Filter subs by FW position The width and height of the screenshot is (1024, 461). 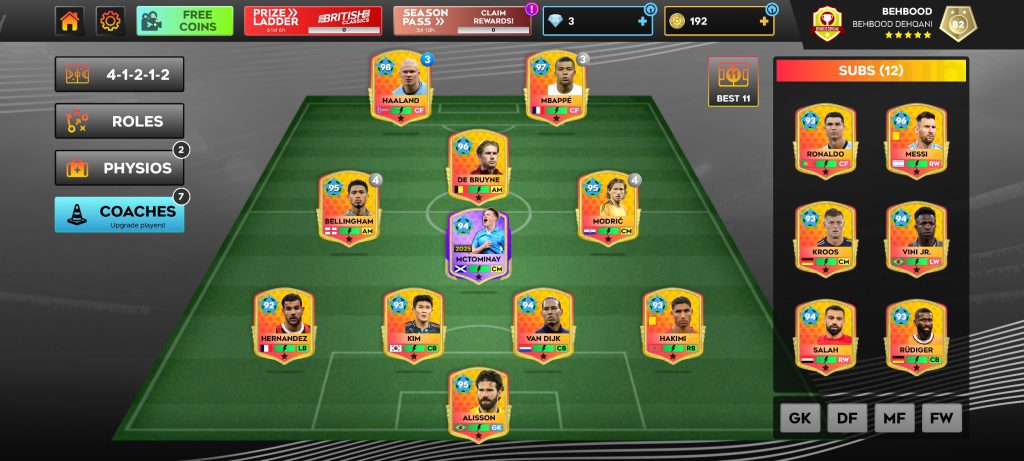point(942,418)
